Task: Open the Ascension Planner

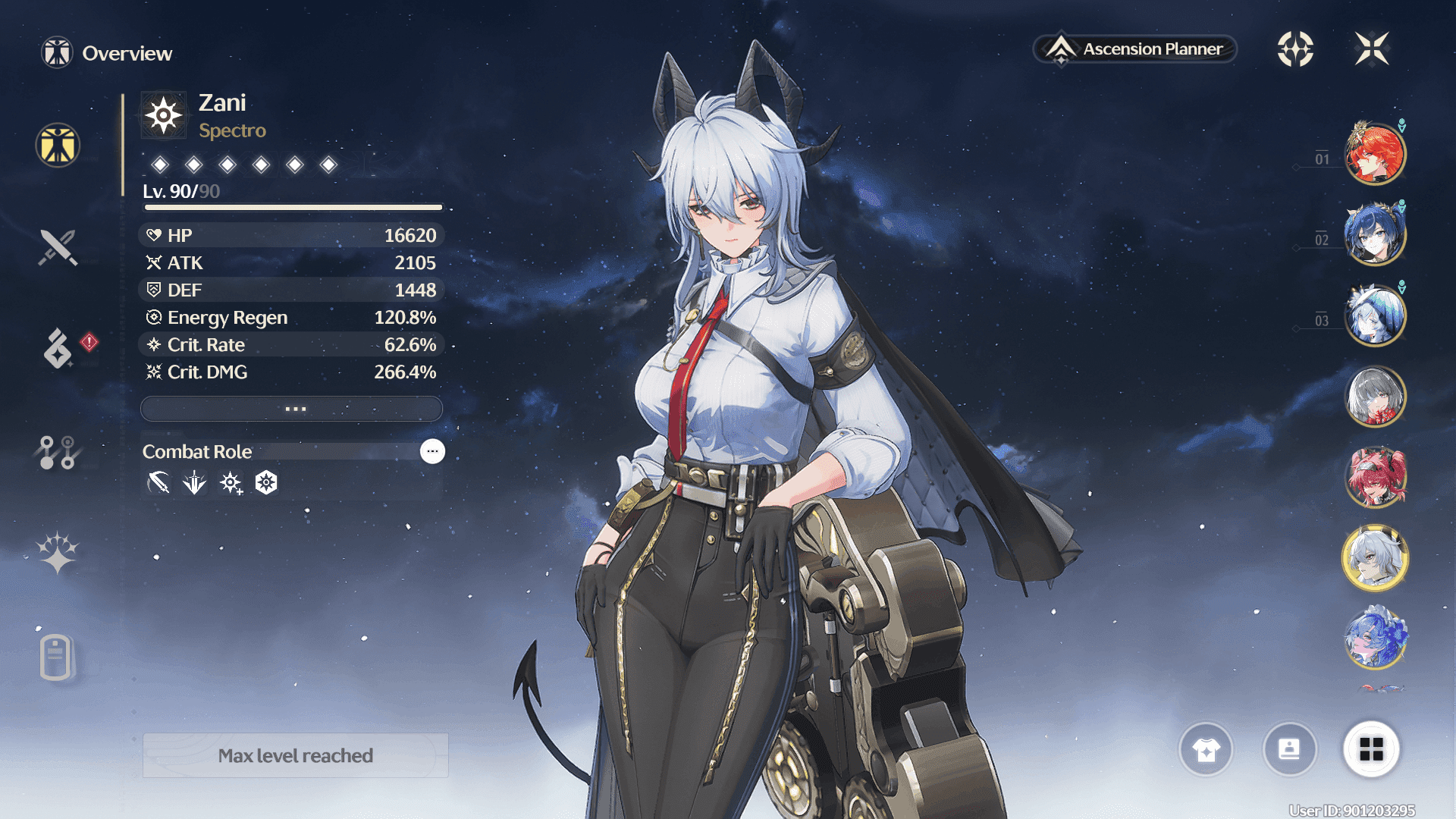Action: click(x=1135, y=49)
